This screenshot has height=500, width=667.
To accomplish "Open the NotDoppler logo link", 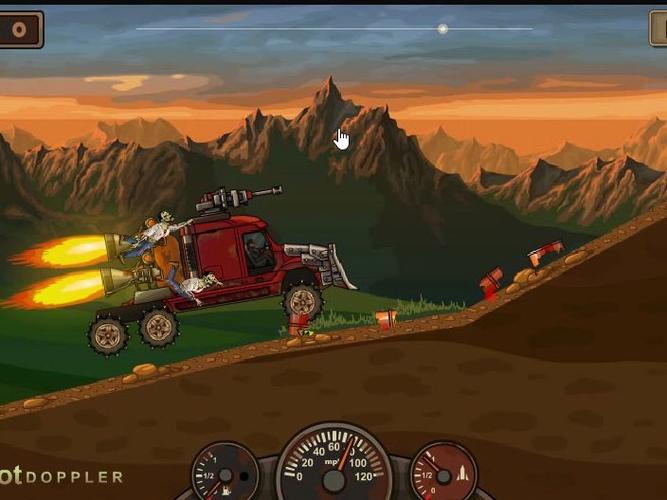I will pyautogui.click(x=62, y=477).
